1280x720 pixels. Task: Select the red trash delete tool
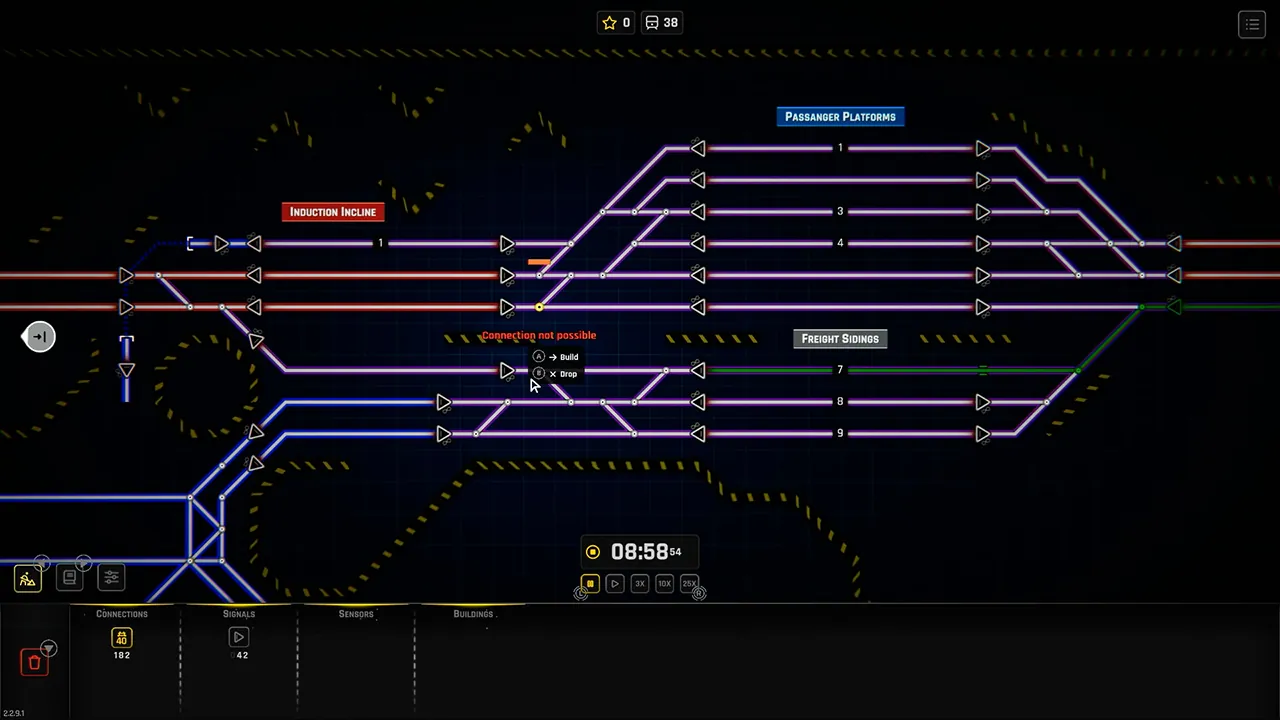pos(34,660)
